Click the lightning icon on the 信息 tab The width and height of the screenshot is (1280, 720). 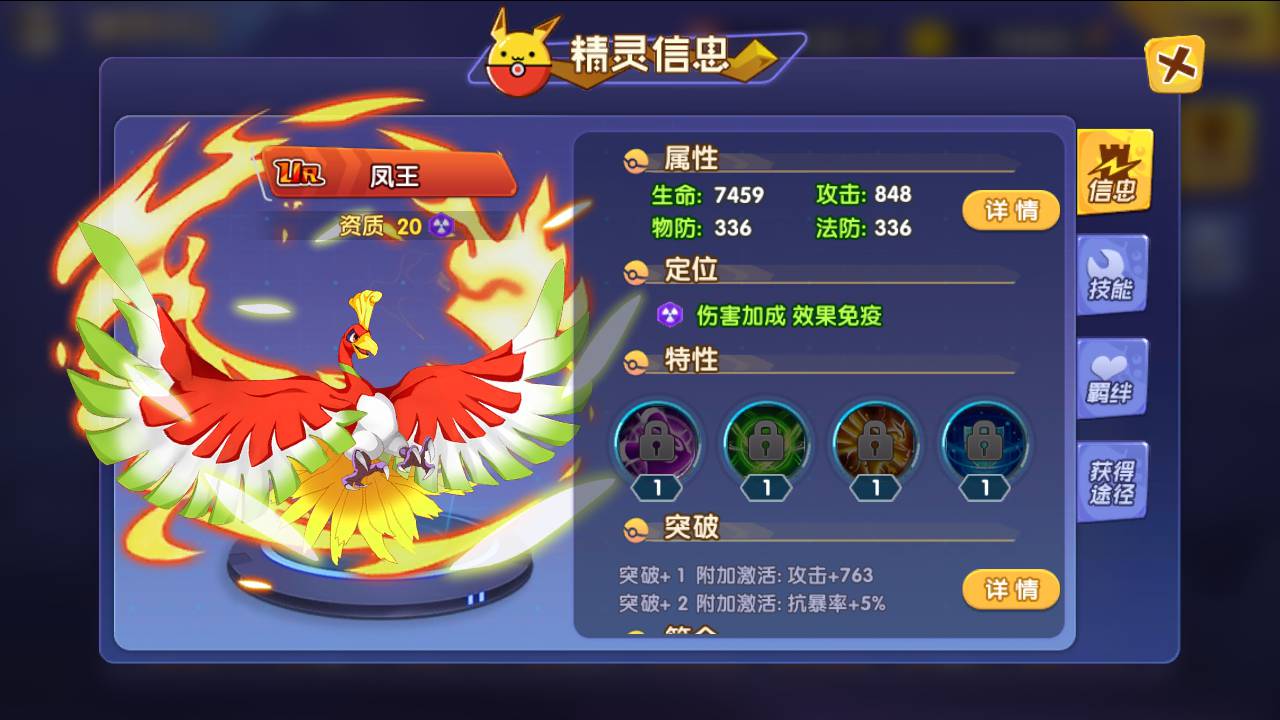coord(1113,160)
